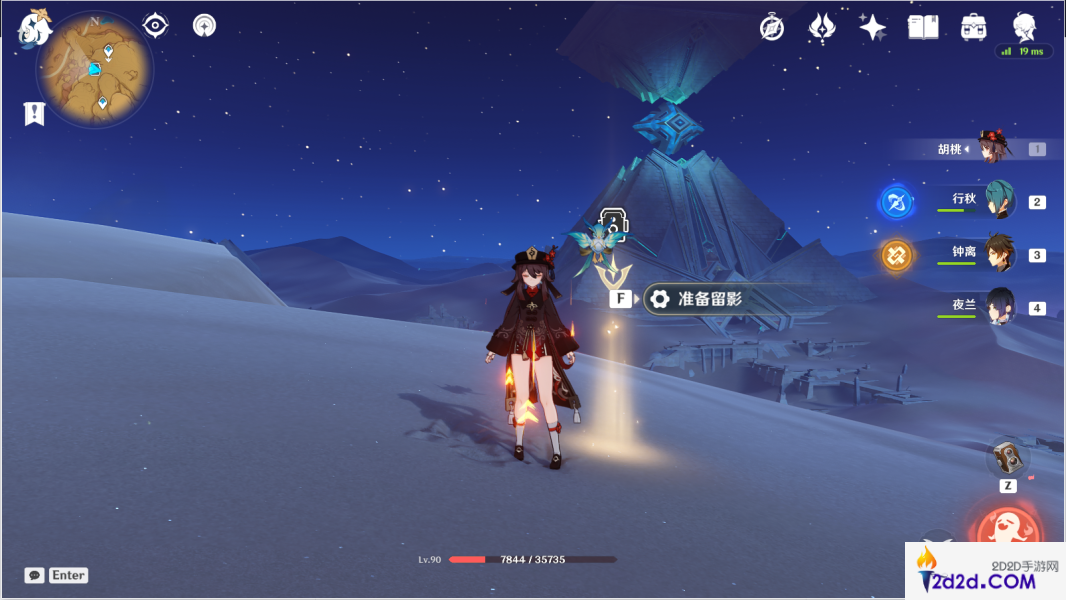Open the backpack inventory

972,27
